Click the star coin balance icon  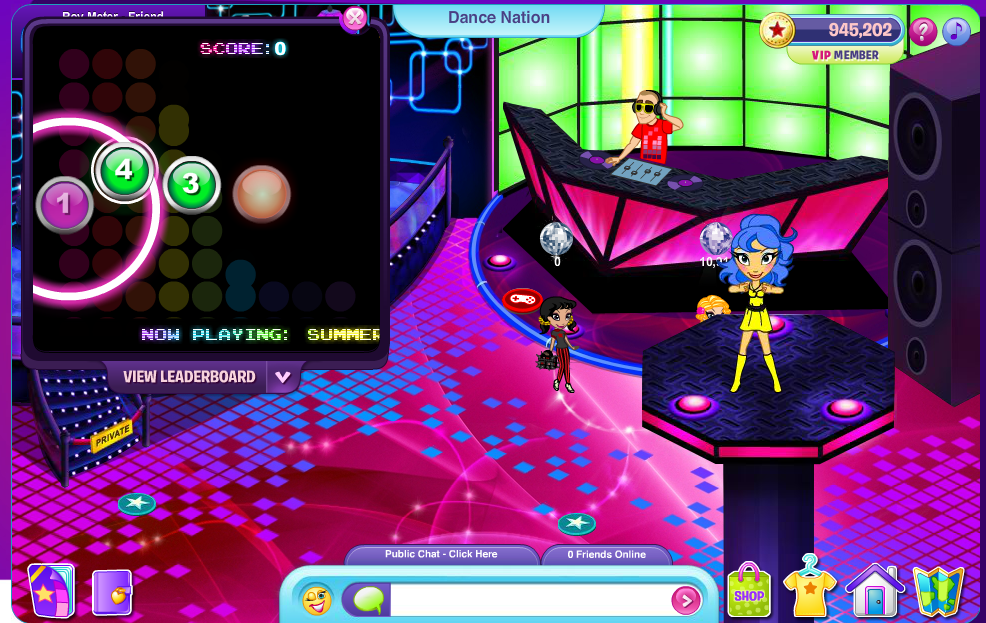[x=777, y=31]
